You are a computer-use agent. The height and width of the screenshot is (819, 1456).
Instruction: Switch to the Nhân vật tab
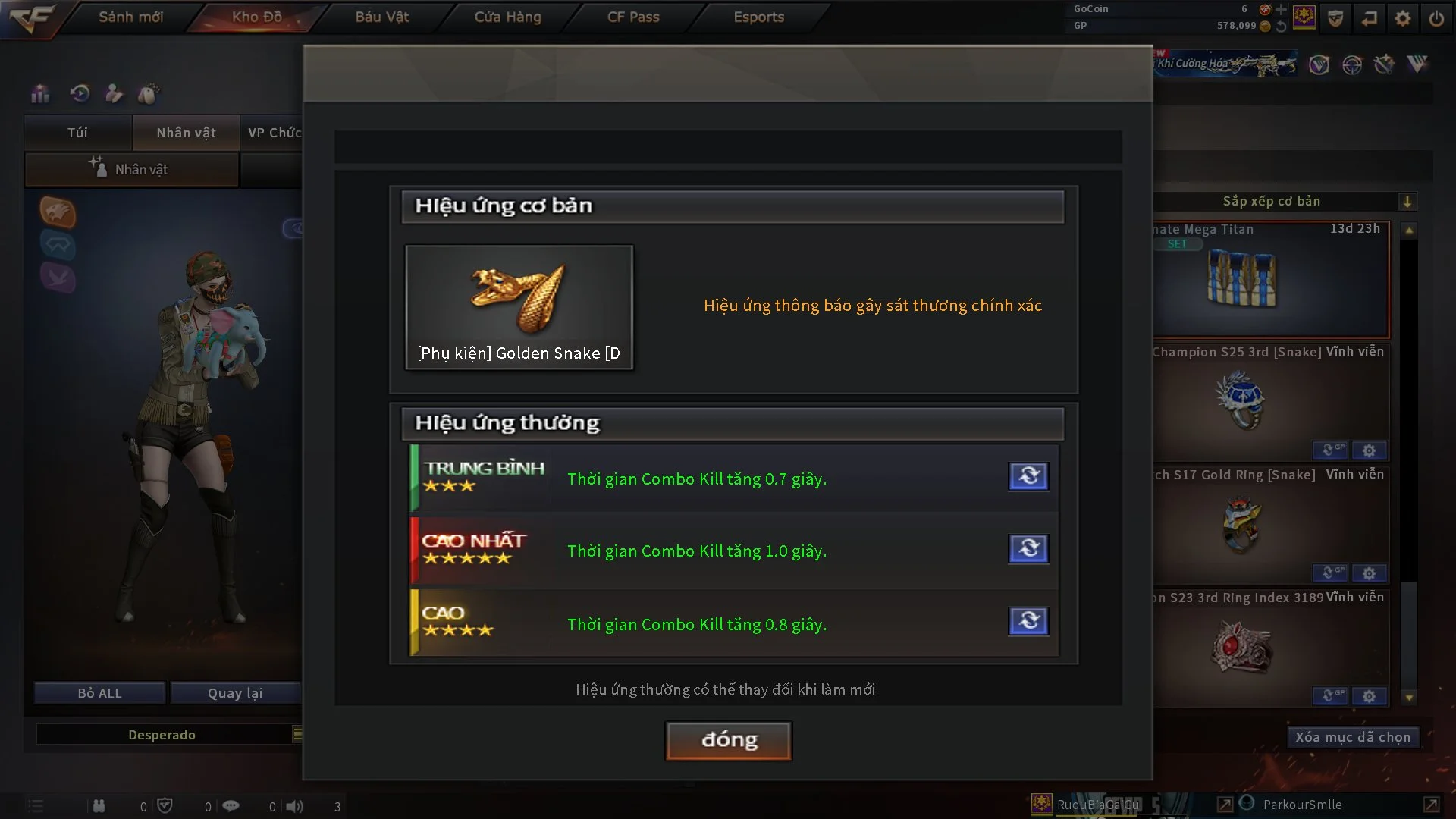[186, 133]
